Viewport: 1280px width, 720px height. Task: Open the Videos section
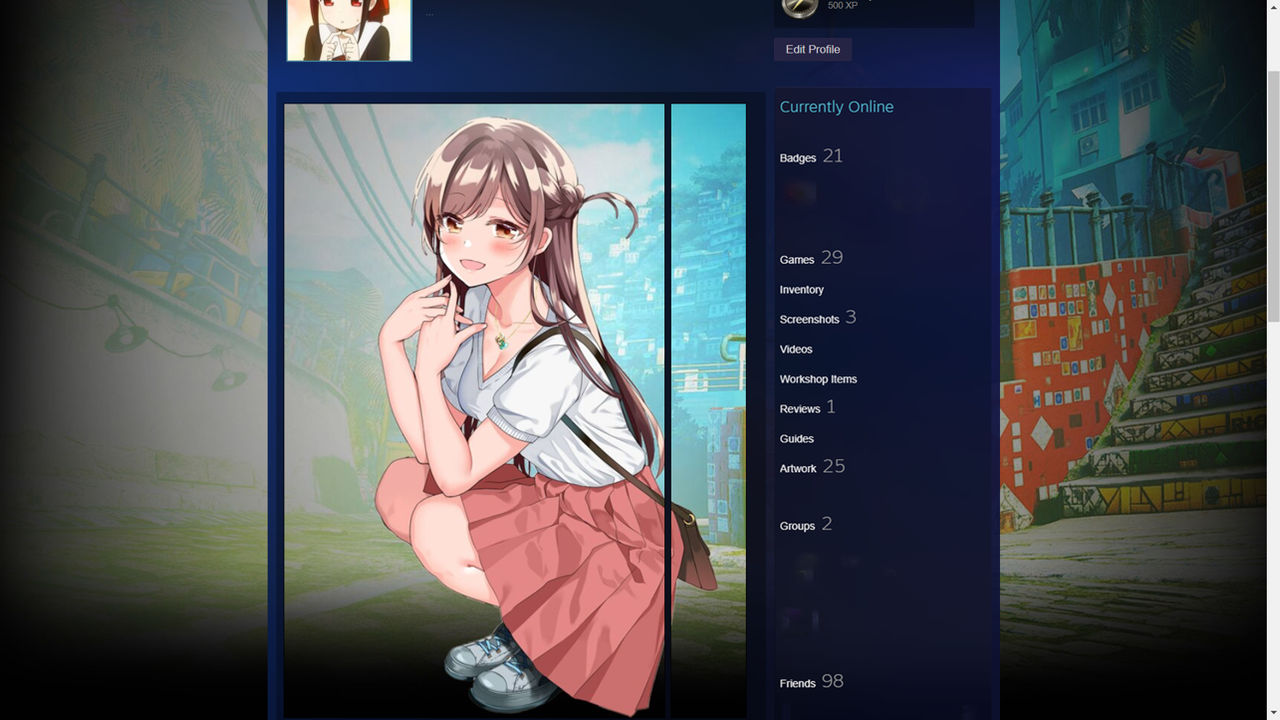pyautogui.click(x=796, y=349)
